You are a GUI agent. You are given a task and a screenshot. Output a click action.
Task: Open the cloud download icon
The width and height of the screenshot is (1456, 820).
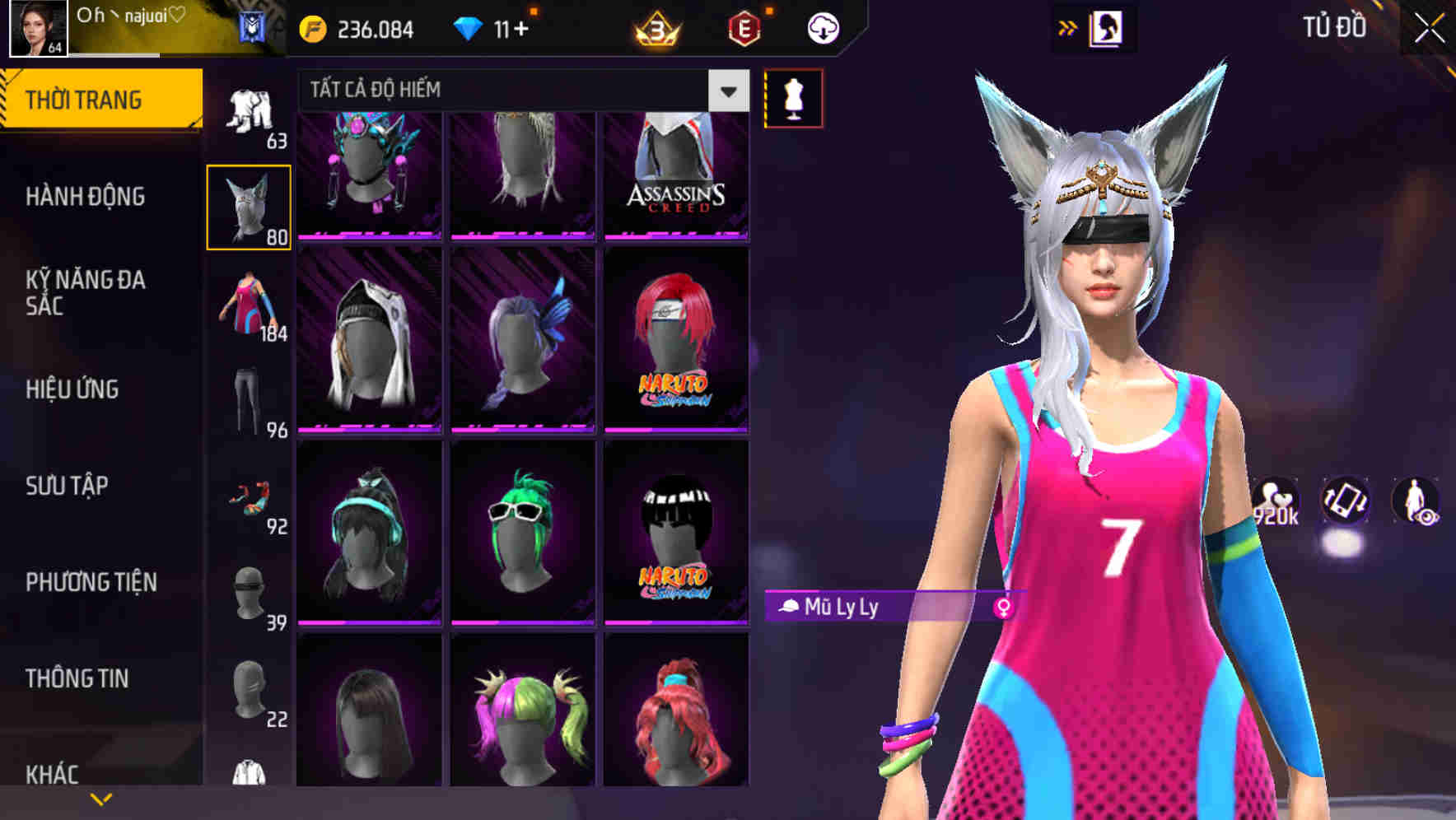click(x=822, y=27)
